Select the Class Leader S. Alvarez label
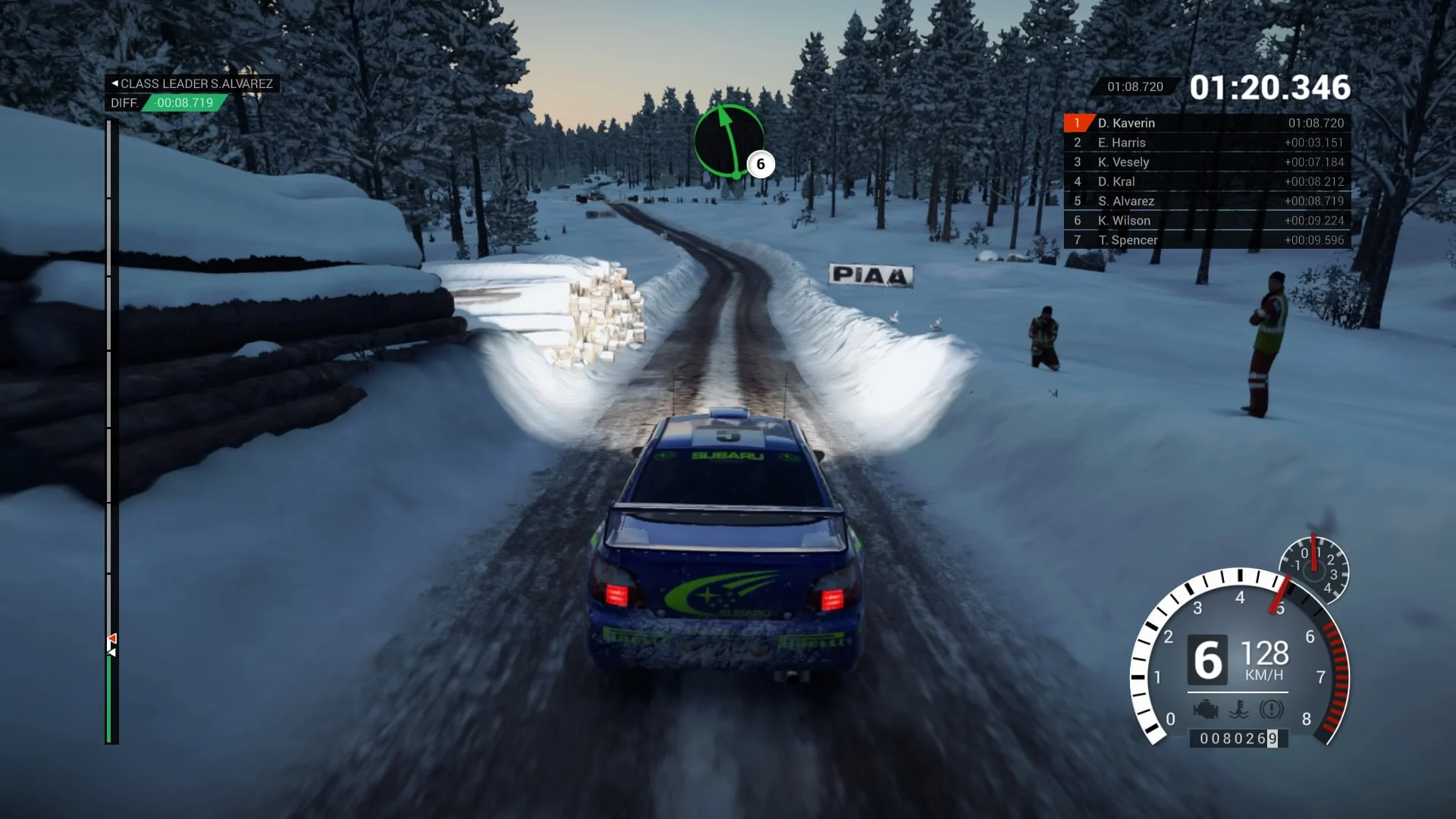 tap(192, 83)
